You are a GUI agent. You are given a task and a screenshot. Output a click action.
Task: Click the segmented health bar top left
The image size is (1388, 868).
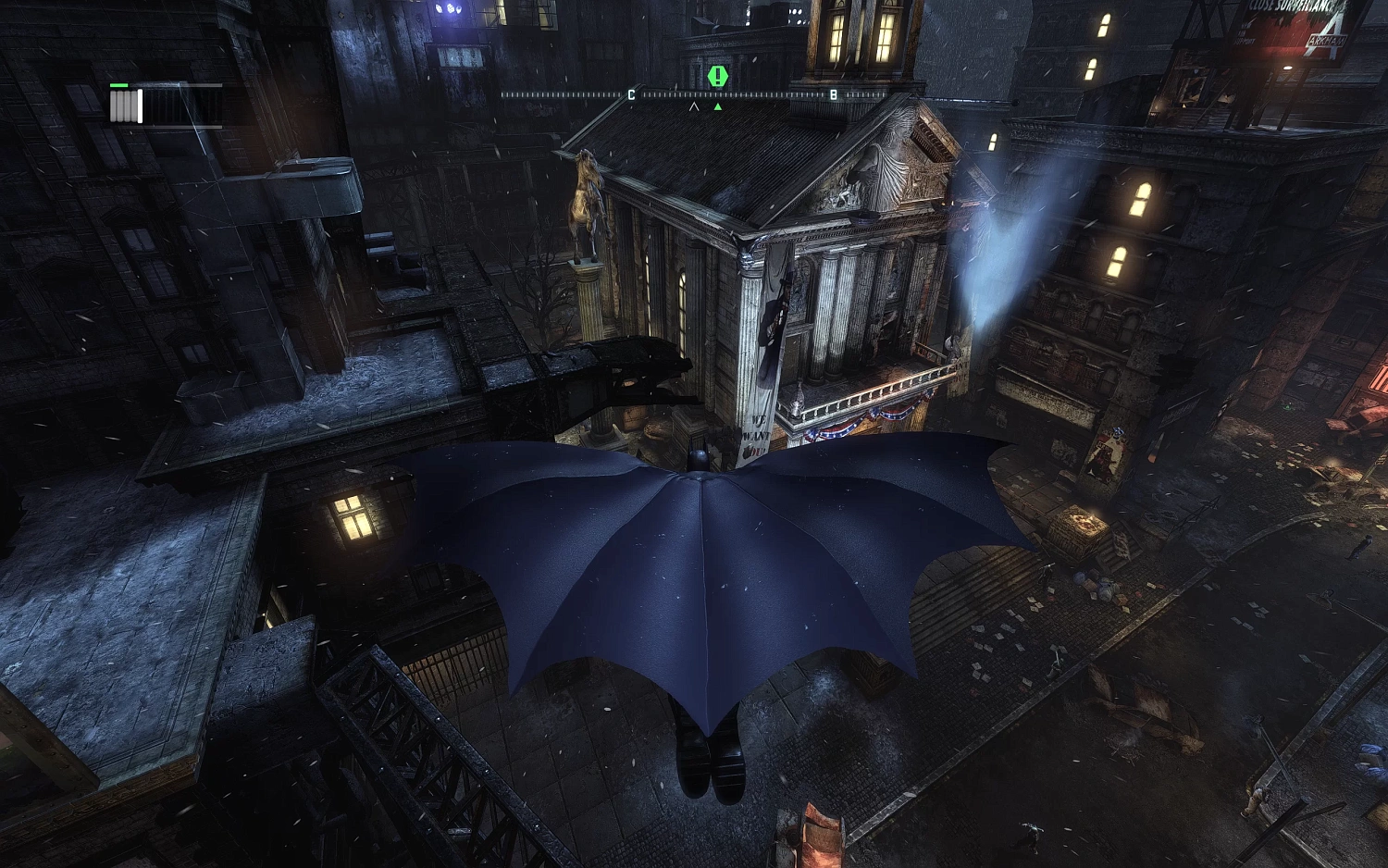[x=125, y=104]
